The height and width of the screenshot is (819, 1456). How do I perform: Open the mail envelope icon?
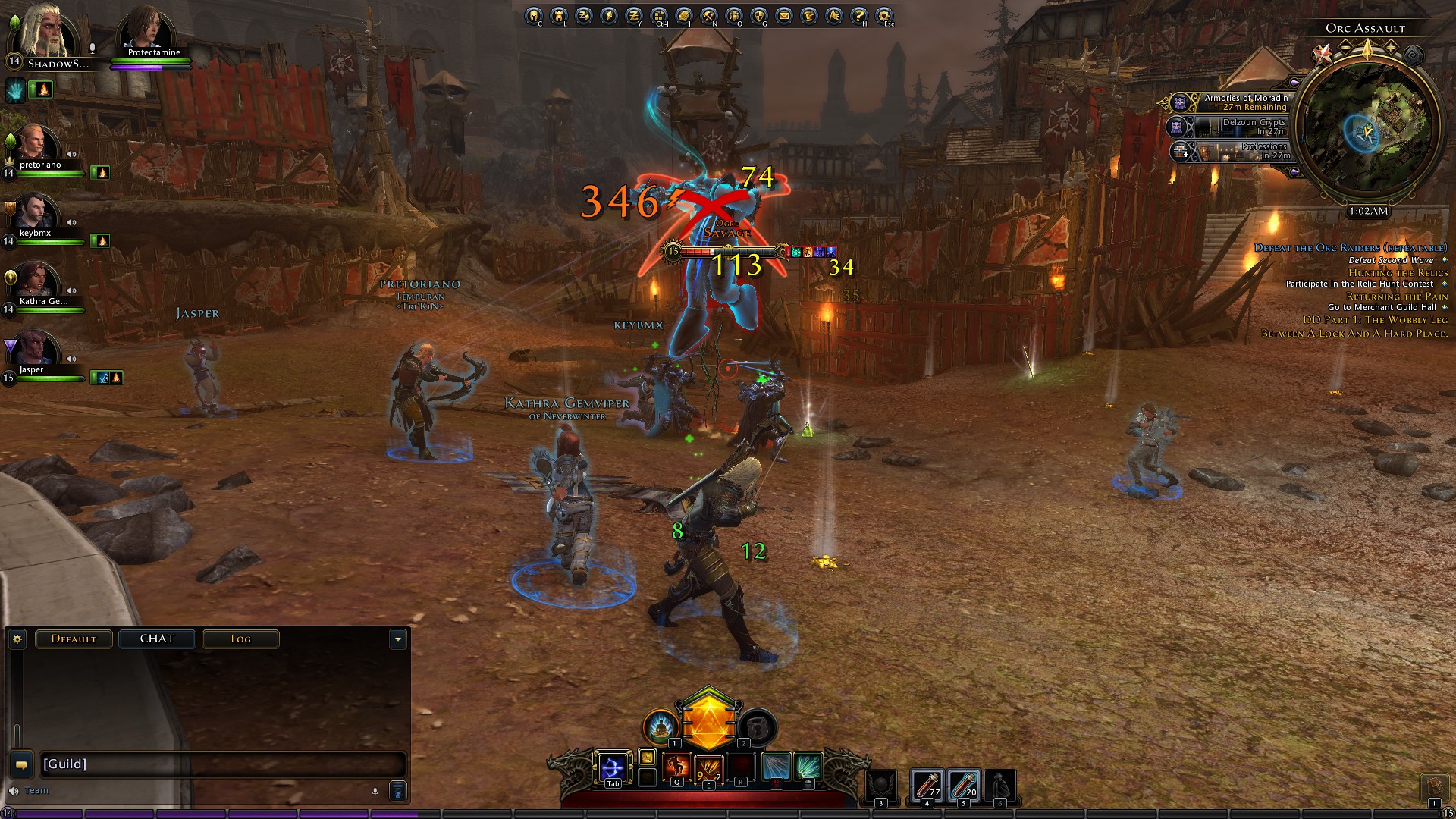pos(784,15)
